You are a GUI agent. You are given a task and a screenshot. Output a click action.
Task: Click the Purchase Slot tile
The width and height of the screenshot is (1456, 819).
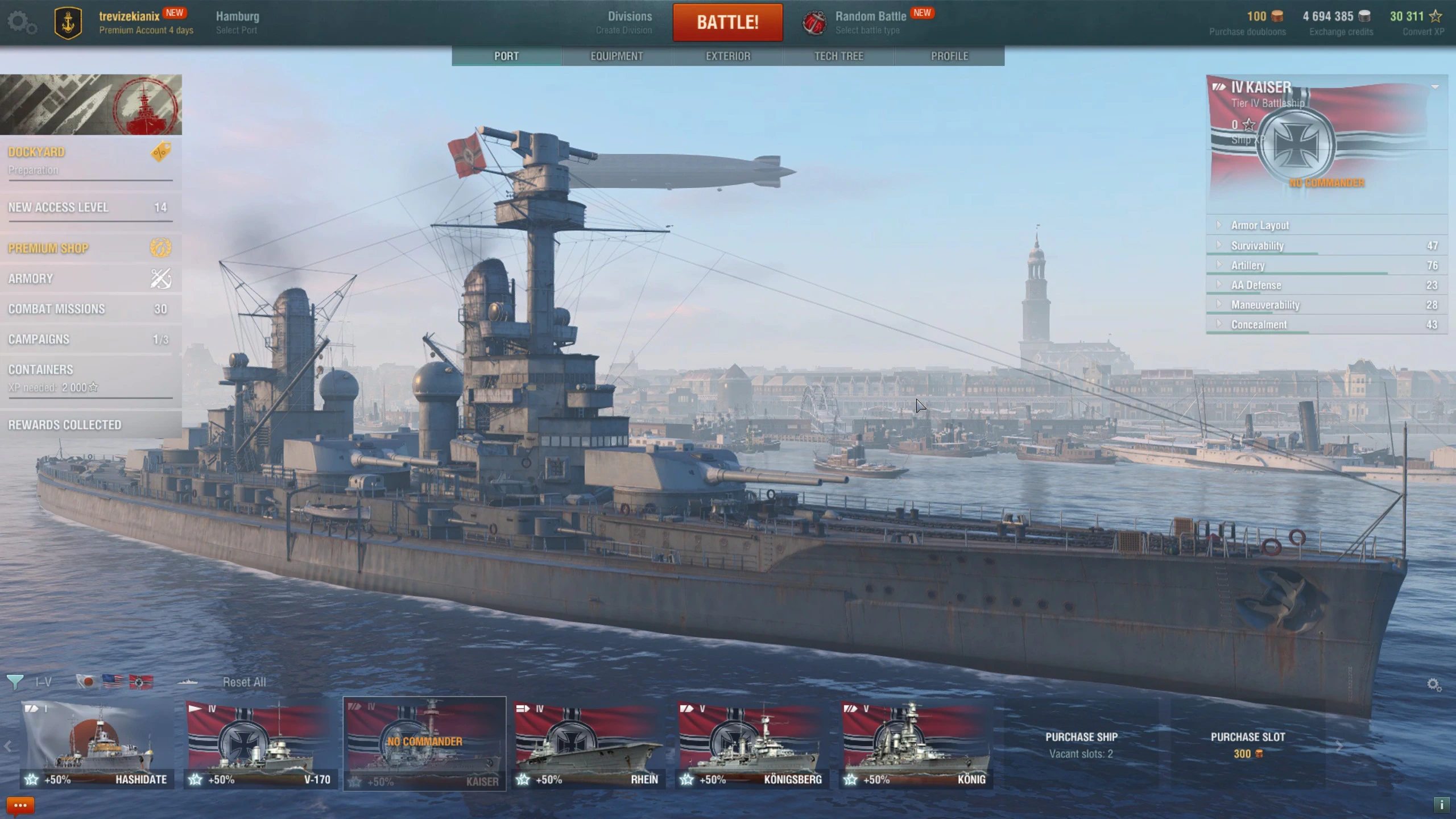click(x=1247, y=744)
